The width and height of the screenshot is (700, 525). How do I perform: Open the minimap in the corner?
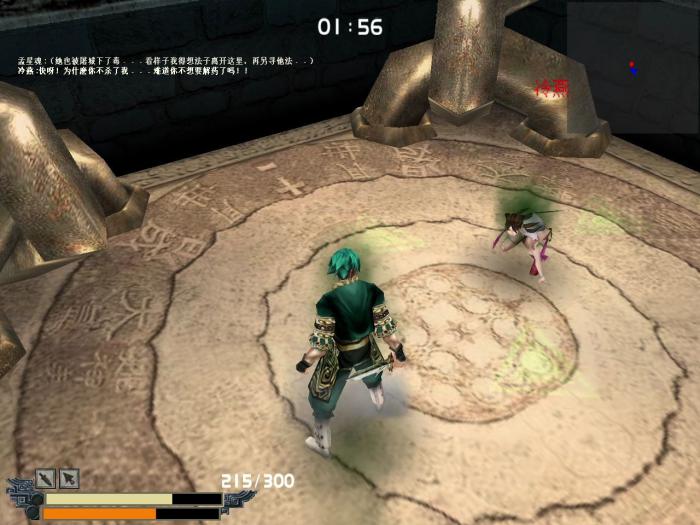[x=632, y=66]
